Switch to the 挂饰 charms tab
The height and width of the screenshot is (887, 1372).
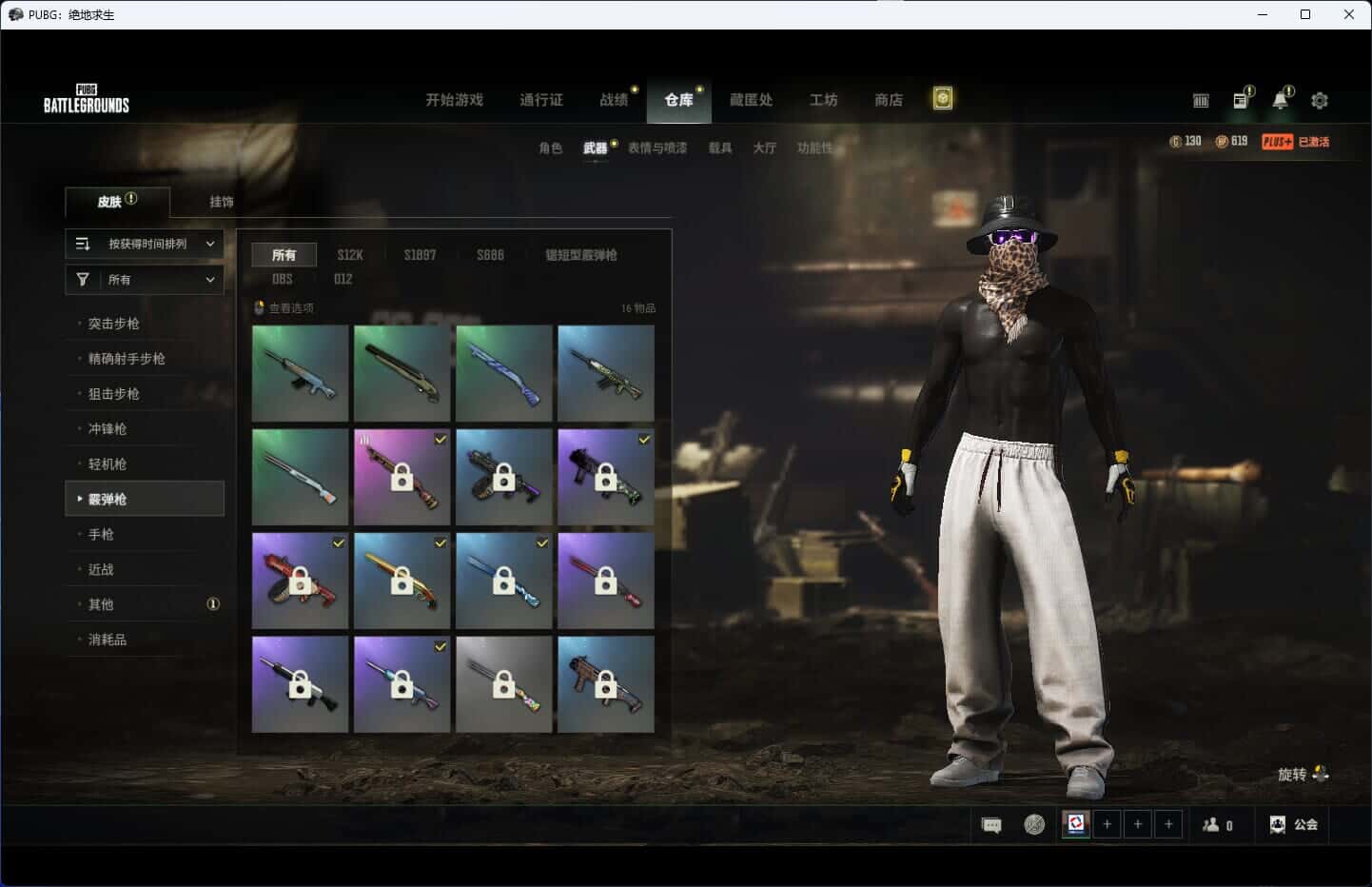[222, 202]
